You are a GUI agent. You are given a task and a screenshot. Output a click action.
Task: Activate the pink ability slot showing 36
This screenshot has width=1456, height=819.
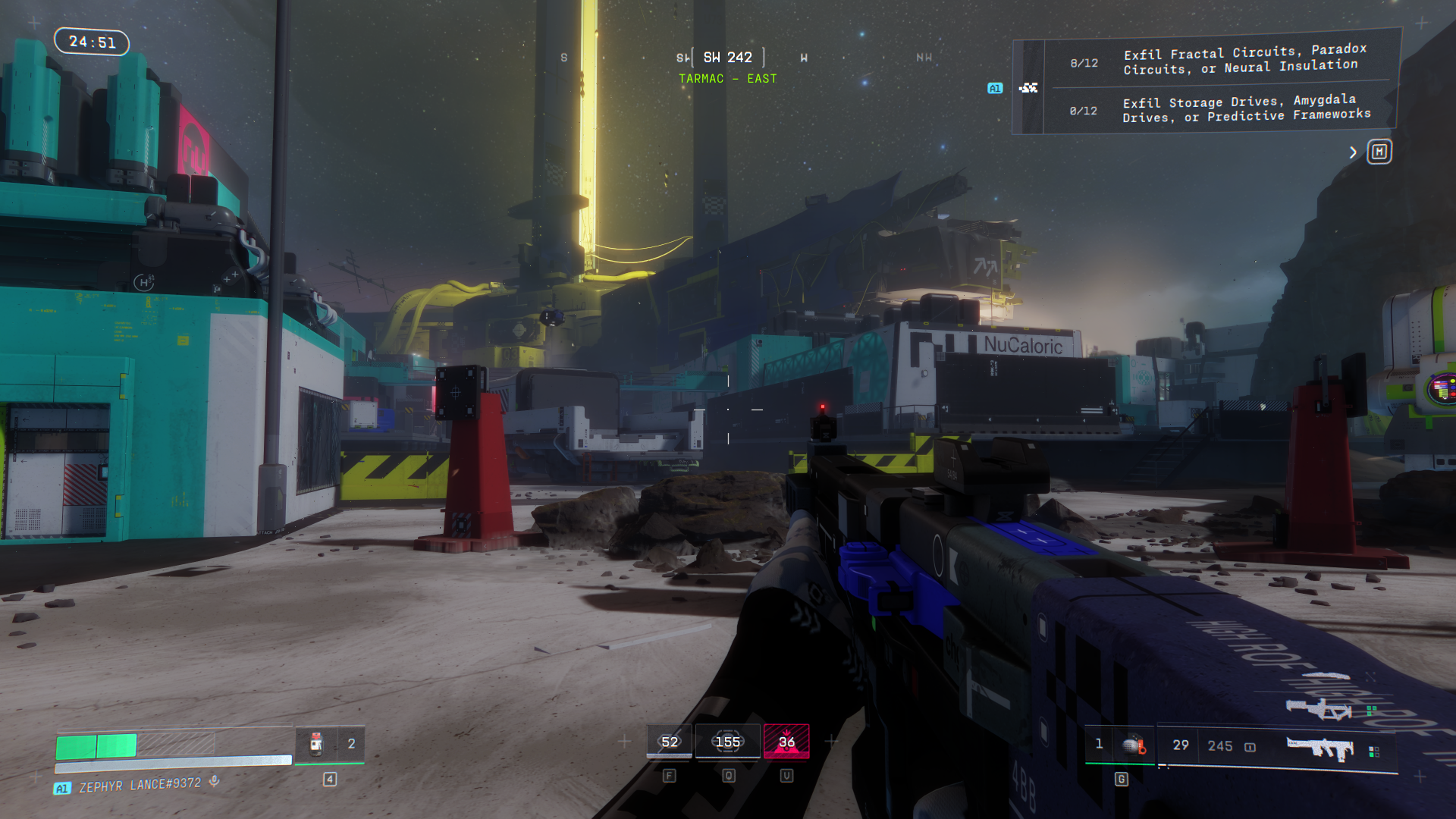pyautogui.click(x=786, y=742)
